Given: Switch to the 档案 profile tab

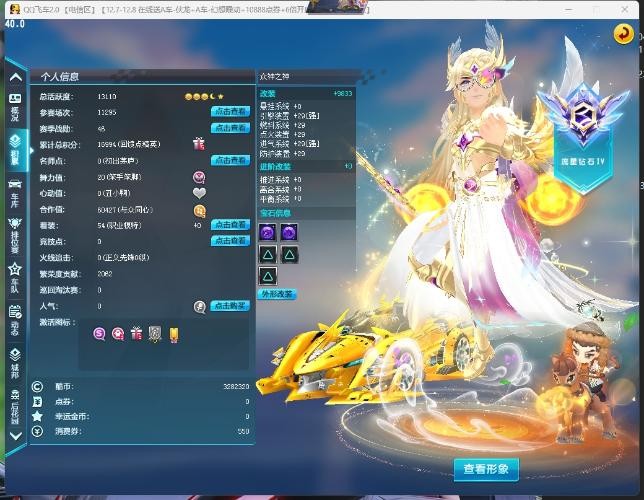Looking at the screenshot, I should [15, 149].
